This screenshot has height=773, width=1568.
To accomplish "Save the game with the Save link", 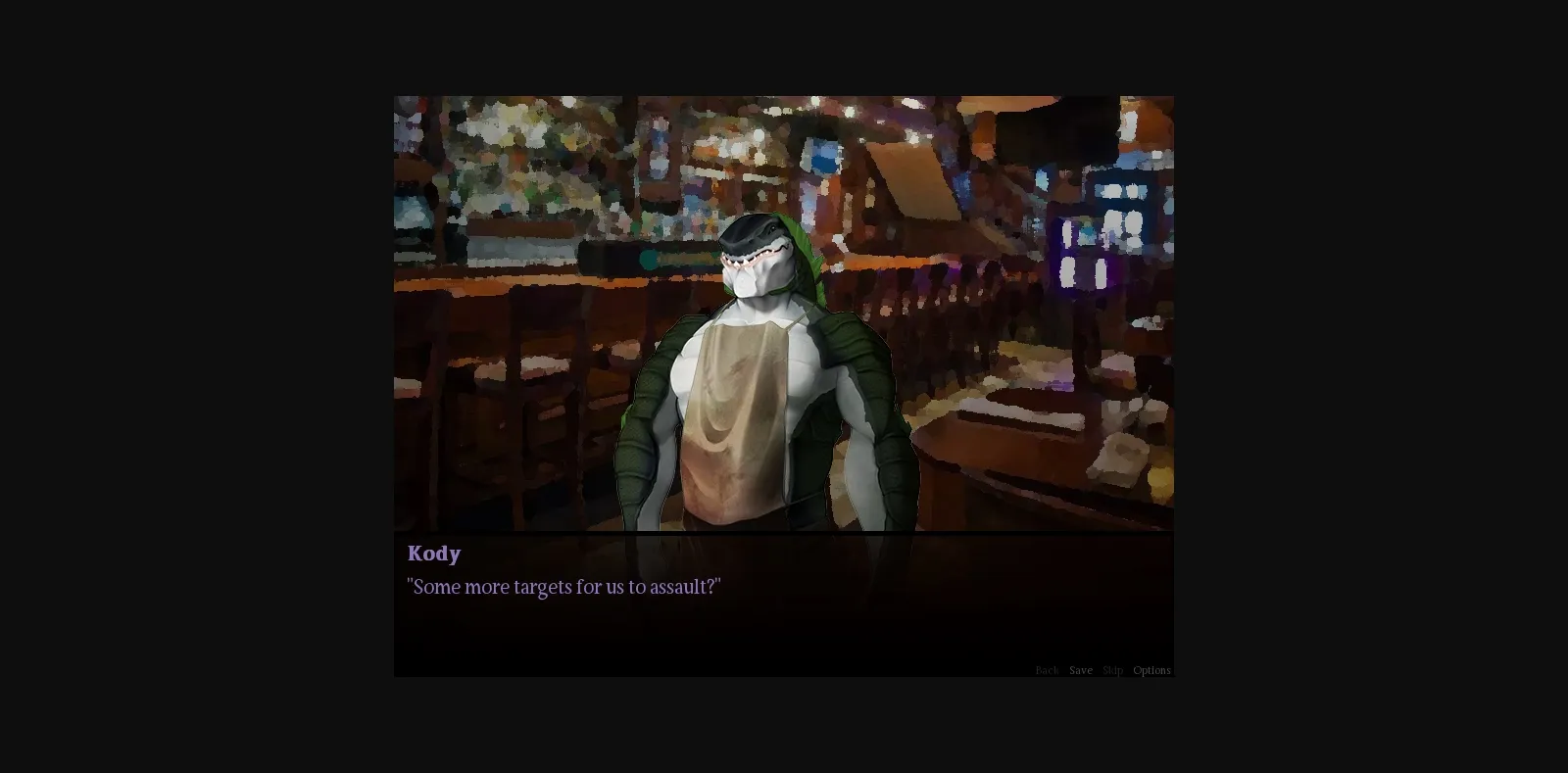I will click(x=1080, y=670).
